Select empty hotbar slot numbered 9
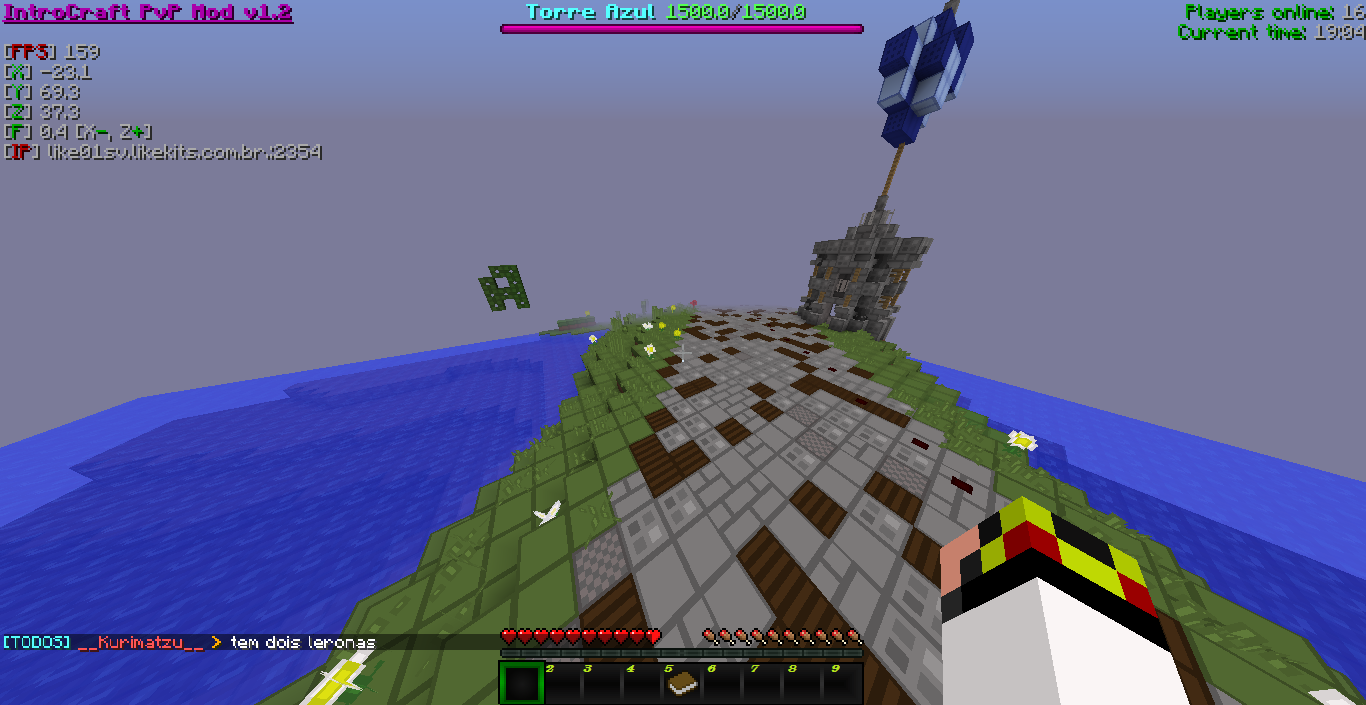1366x705 pixels. click(x=841, y=683)
